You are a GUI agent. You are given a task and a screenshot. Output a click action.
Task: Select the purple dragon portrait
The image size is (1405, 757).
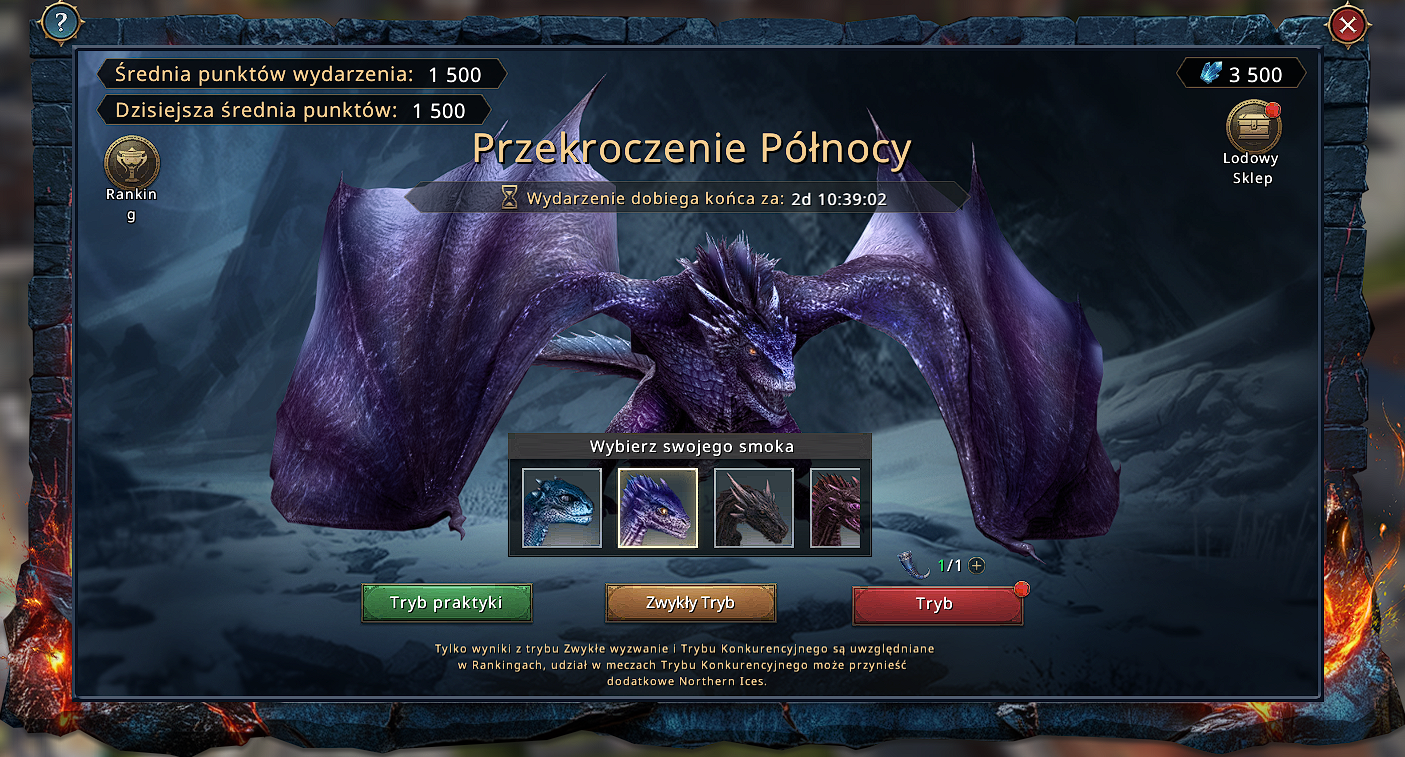(x=657, y=508)
